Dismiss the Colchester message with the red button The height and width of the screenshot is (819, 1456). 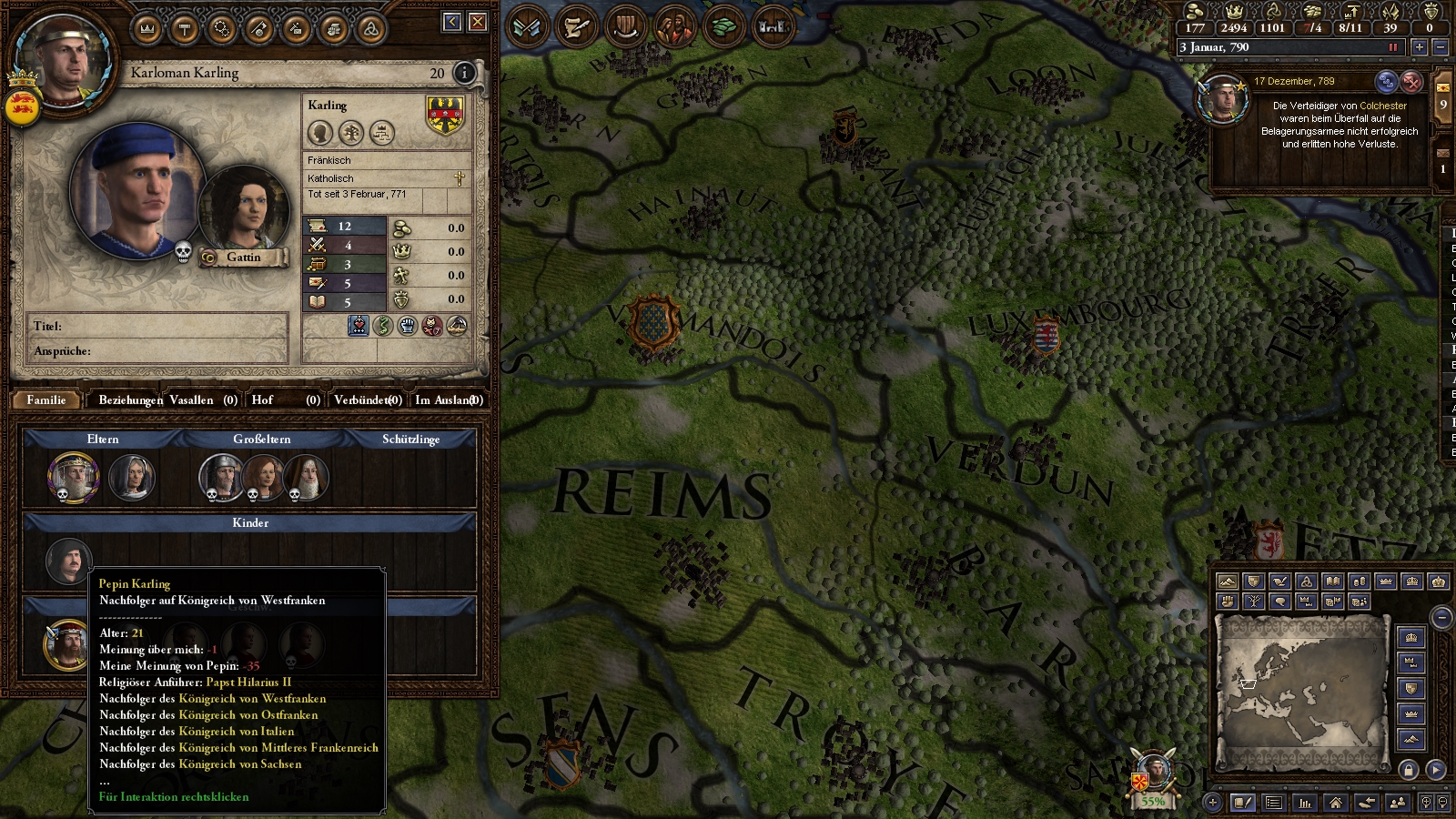click(1411, 82)
